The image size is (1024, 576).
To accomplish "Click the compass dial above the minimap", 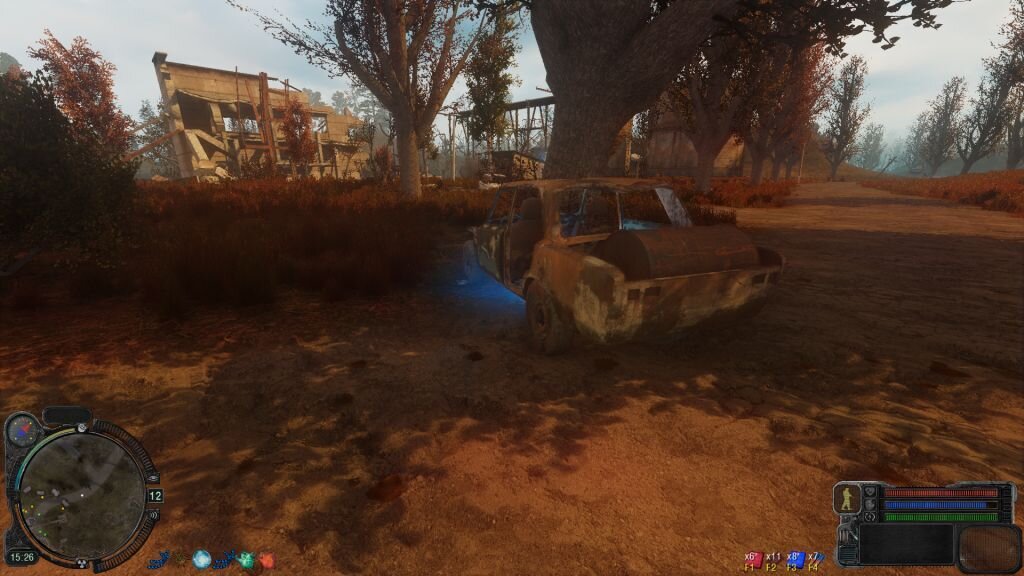I will 21,430.
